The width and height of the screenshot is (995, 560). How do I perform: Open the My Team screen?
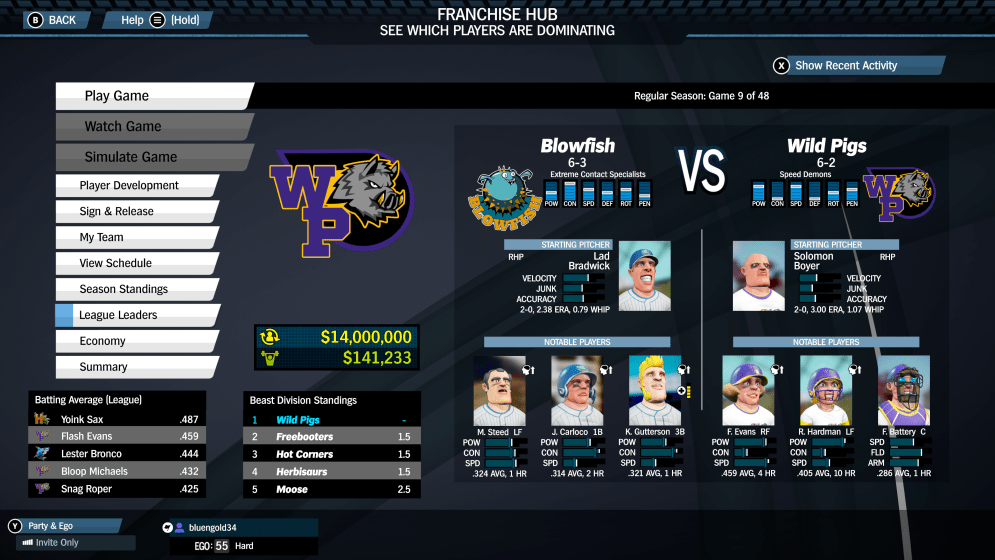coord(135,238)
